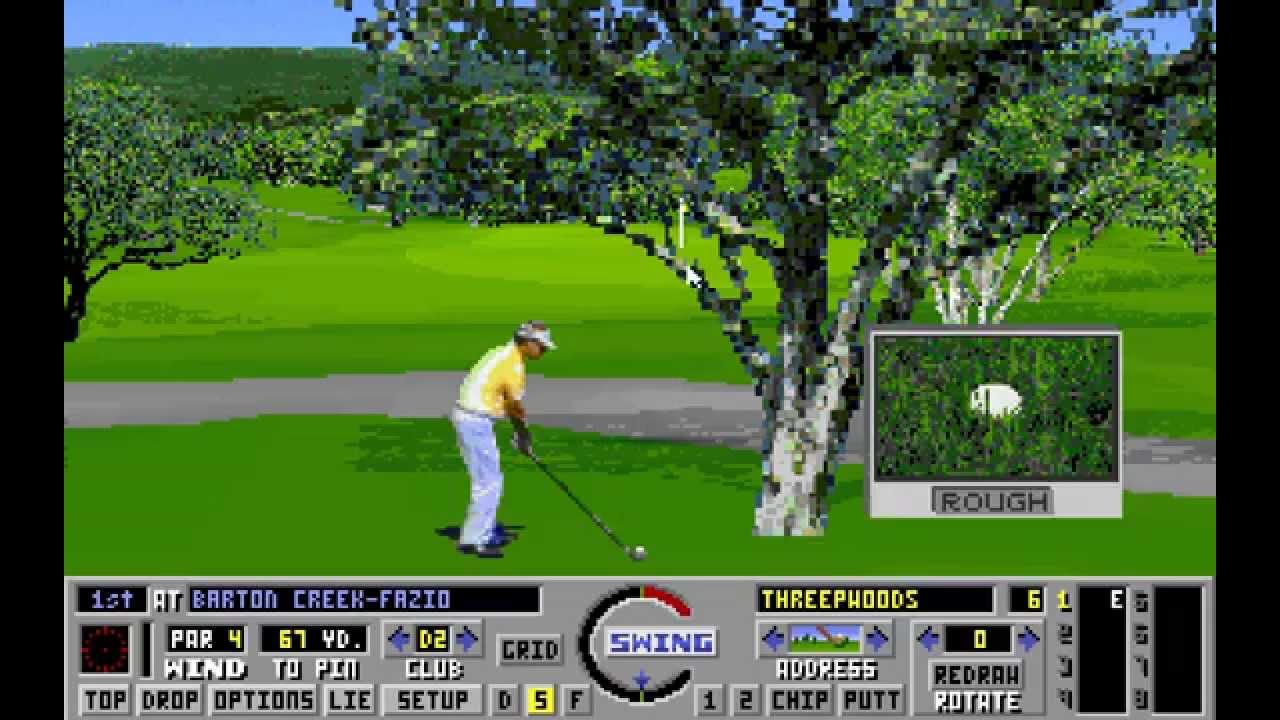Open the SETUP panel
The image size is (1280, 720).
[433, 700]
